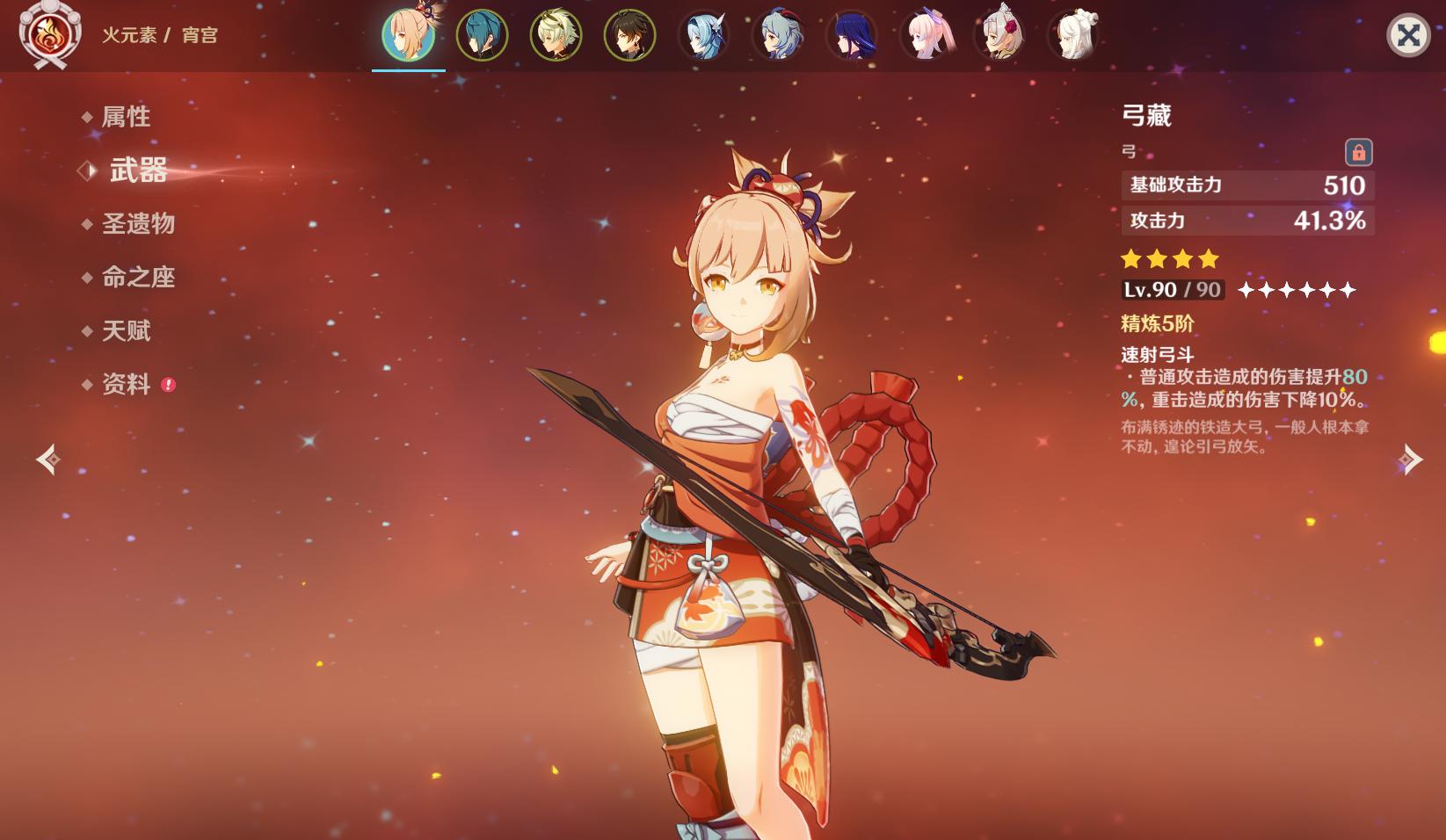The width and height of the screenshot is (1446, 840).
Task: Select the white-haired Ningguang portrait
Action: coord(1073,36)
